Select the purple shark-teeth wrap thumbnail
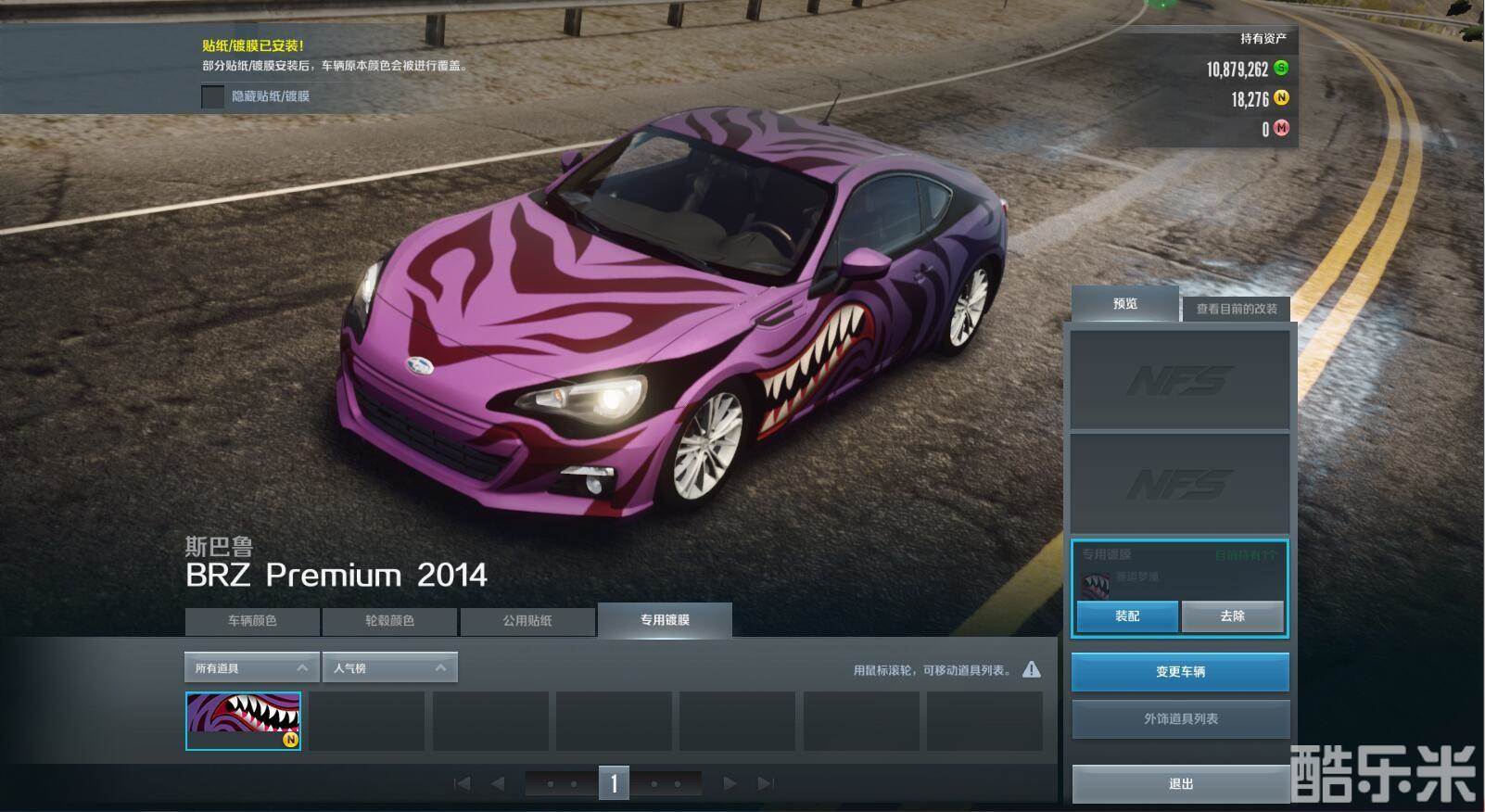Screen dimensions: 1485x812 coord(243,720)
